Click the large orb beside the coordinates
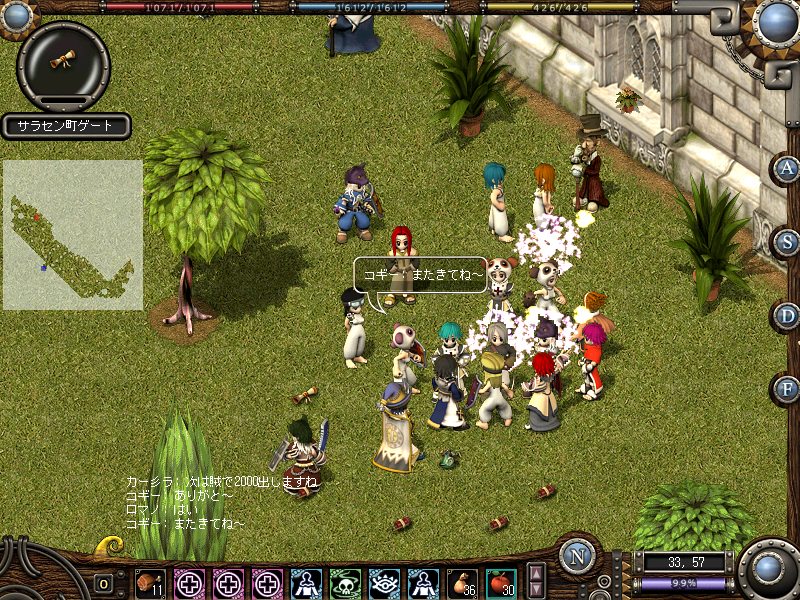This screenshot has height=600, width=800. (x=770, y=568)
